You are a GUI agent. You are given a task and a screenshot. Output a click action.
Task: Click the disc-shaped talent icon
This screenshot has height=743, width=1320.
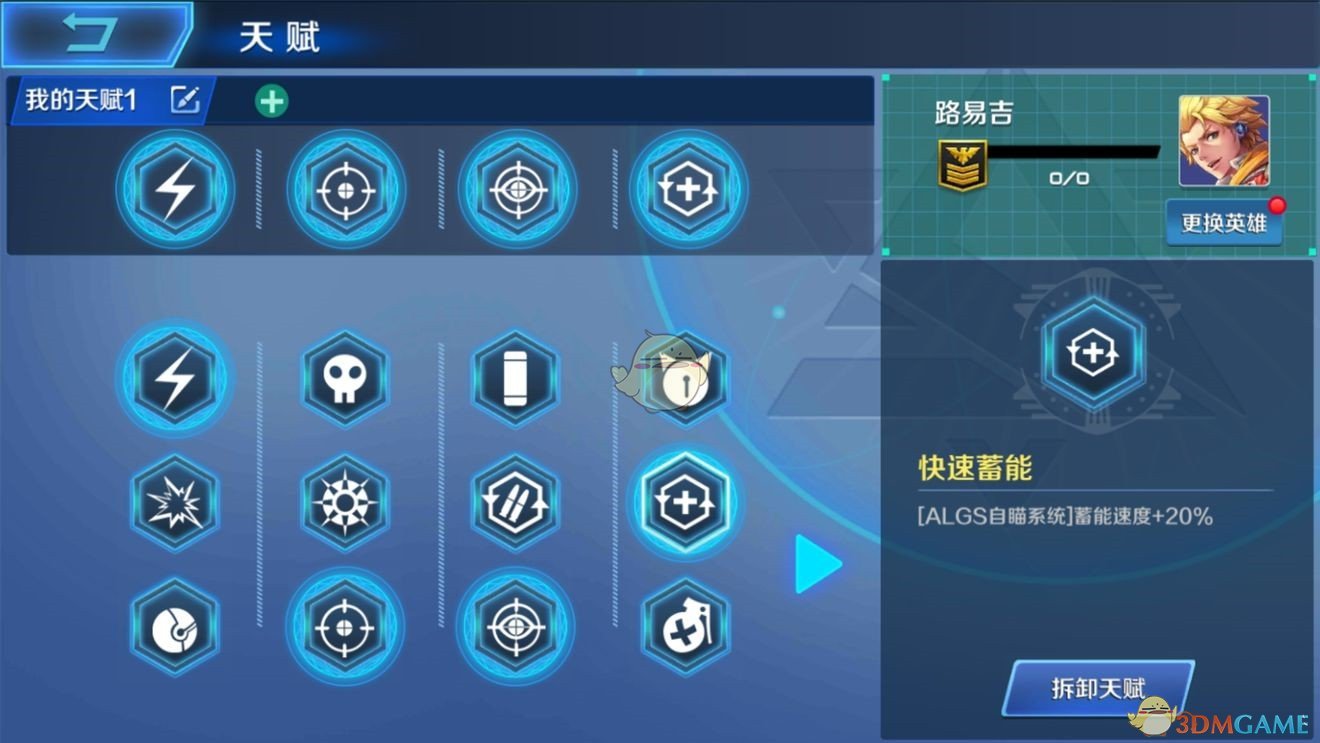(x=175, y=628)
